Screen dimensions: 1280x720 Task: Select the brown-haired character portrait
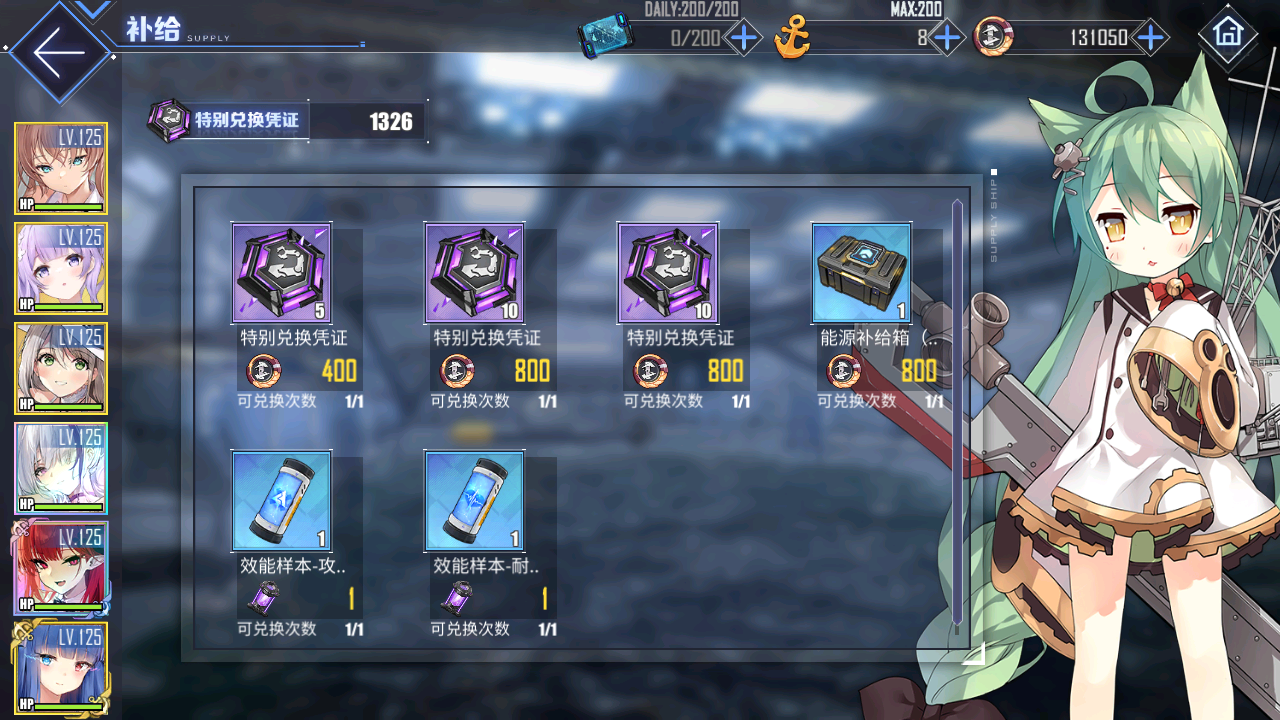point(61,169)
